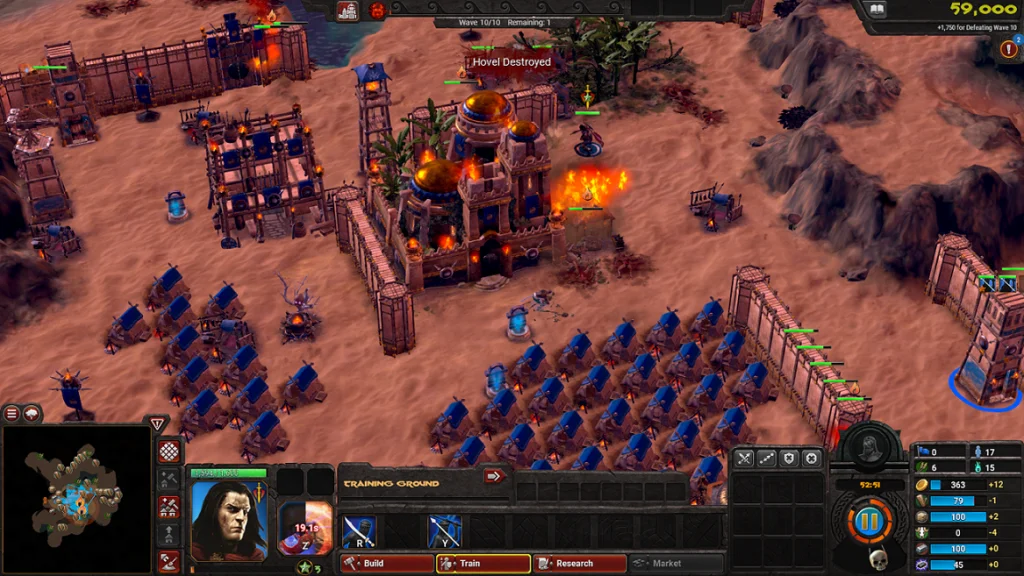Select the hero portrait
The height and width of the screenshot is (576, 1024).
coord(228,520)
